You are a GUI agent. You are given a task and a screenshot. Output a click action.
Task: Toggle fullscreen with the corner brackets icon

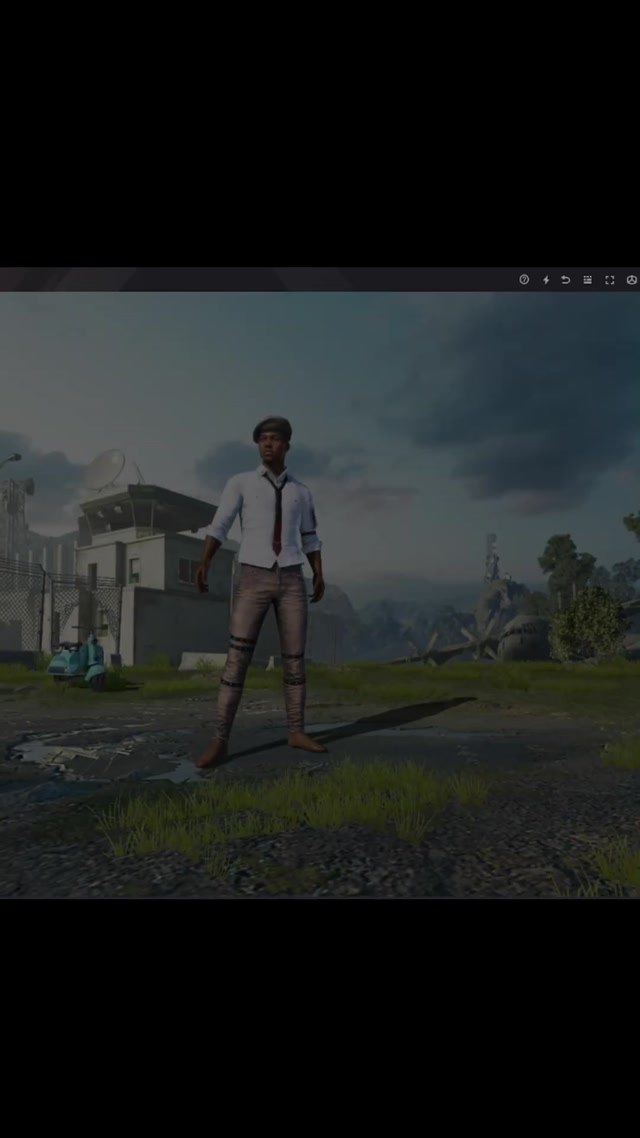click(610, 280)
